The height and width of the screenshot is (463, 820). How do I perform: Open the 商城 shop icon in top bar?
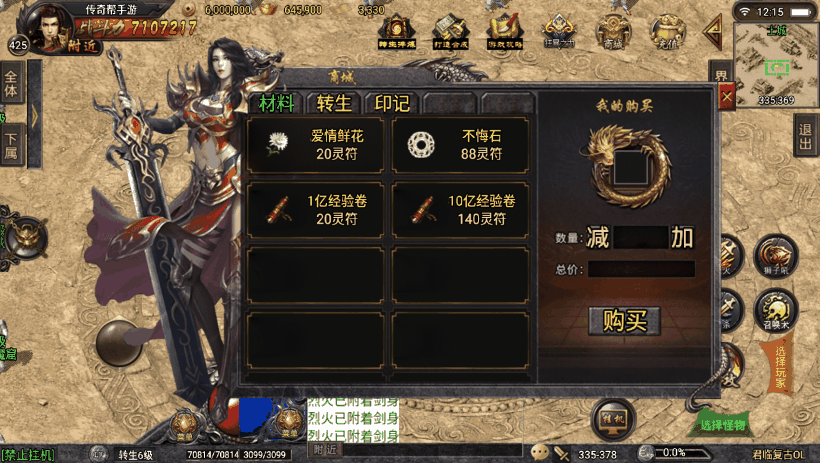(x=613, y=31)
